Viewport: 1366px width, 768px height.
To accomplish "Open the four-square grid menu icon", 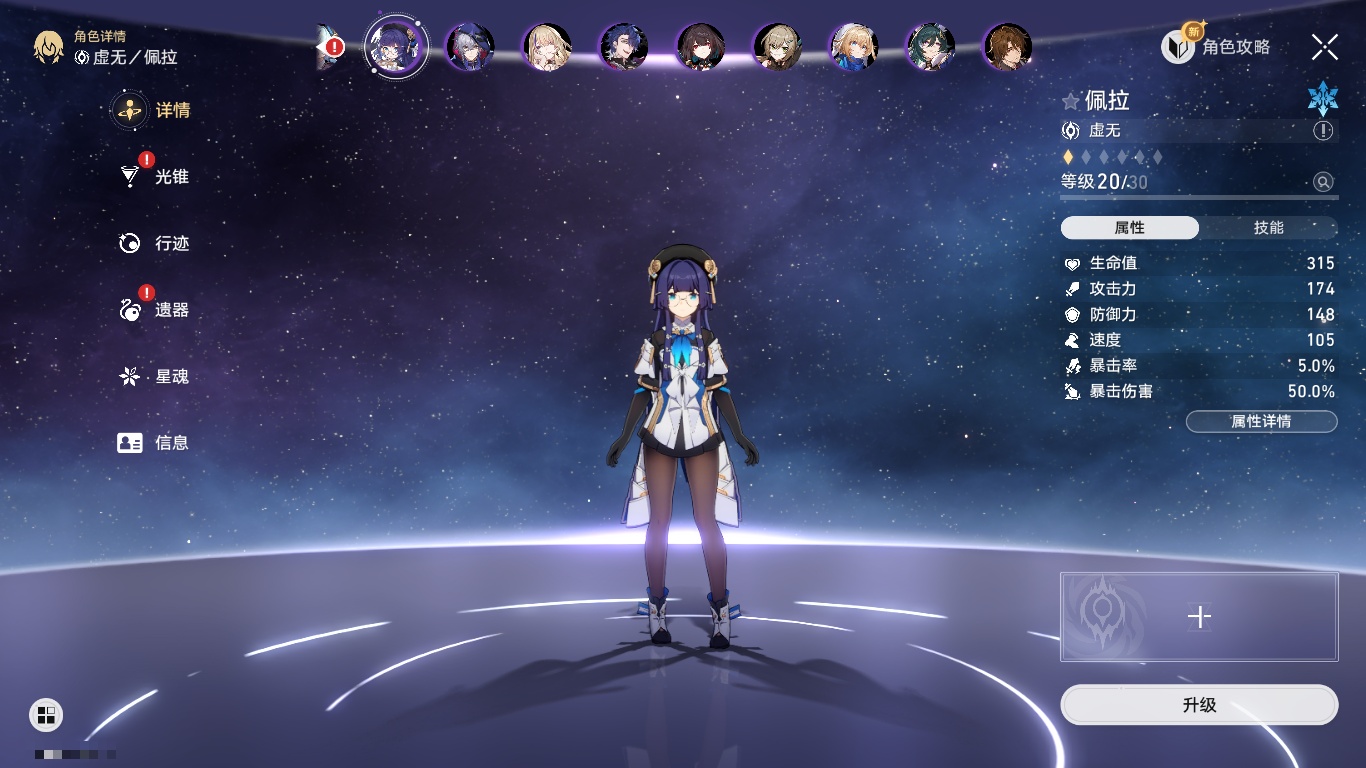I will (46, 714).
